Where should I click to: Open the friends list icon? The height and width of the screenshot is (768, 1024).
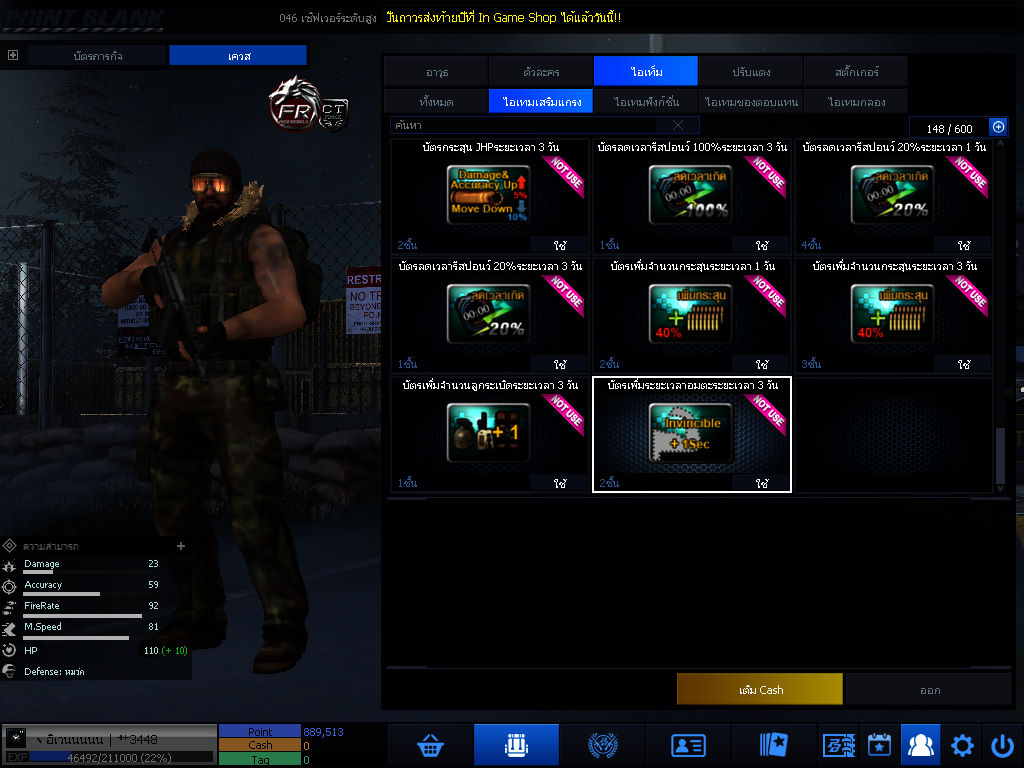click(x=920, y=745)
